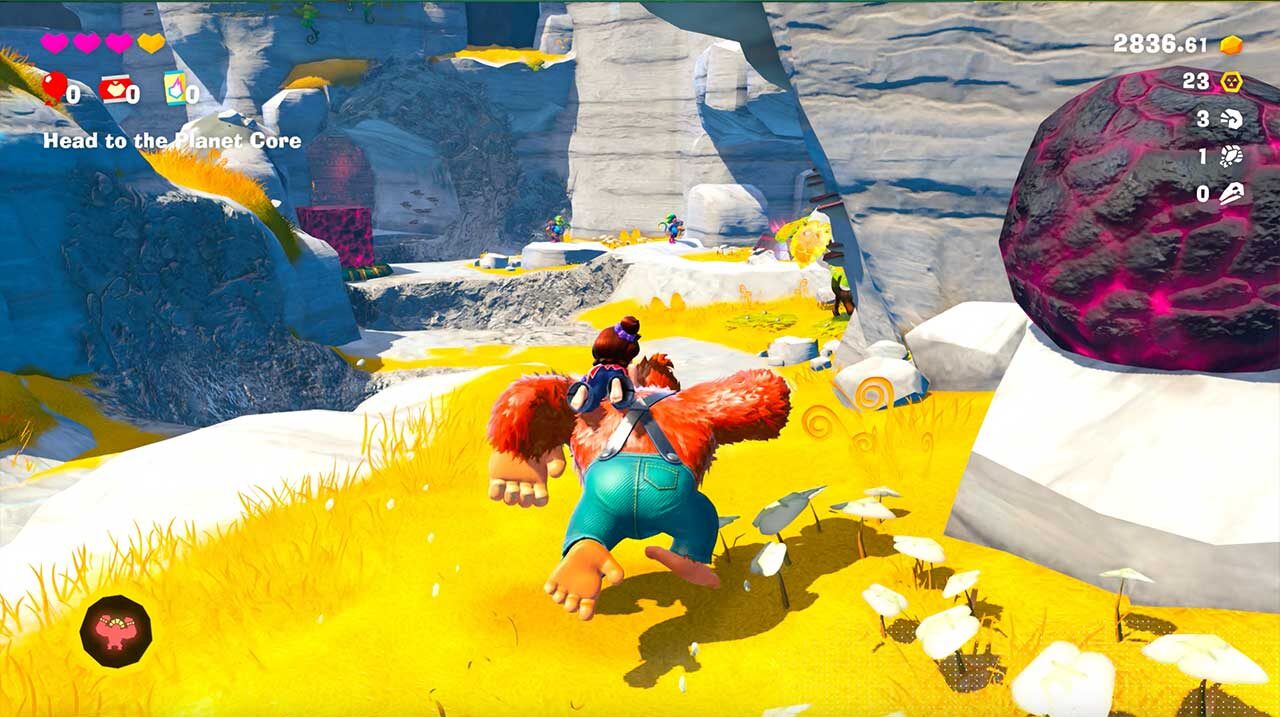Click the "Head to the Planet Core" objective
The width and height of the screenshot is (1280, 717).
click(171, 141)
